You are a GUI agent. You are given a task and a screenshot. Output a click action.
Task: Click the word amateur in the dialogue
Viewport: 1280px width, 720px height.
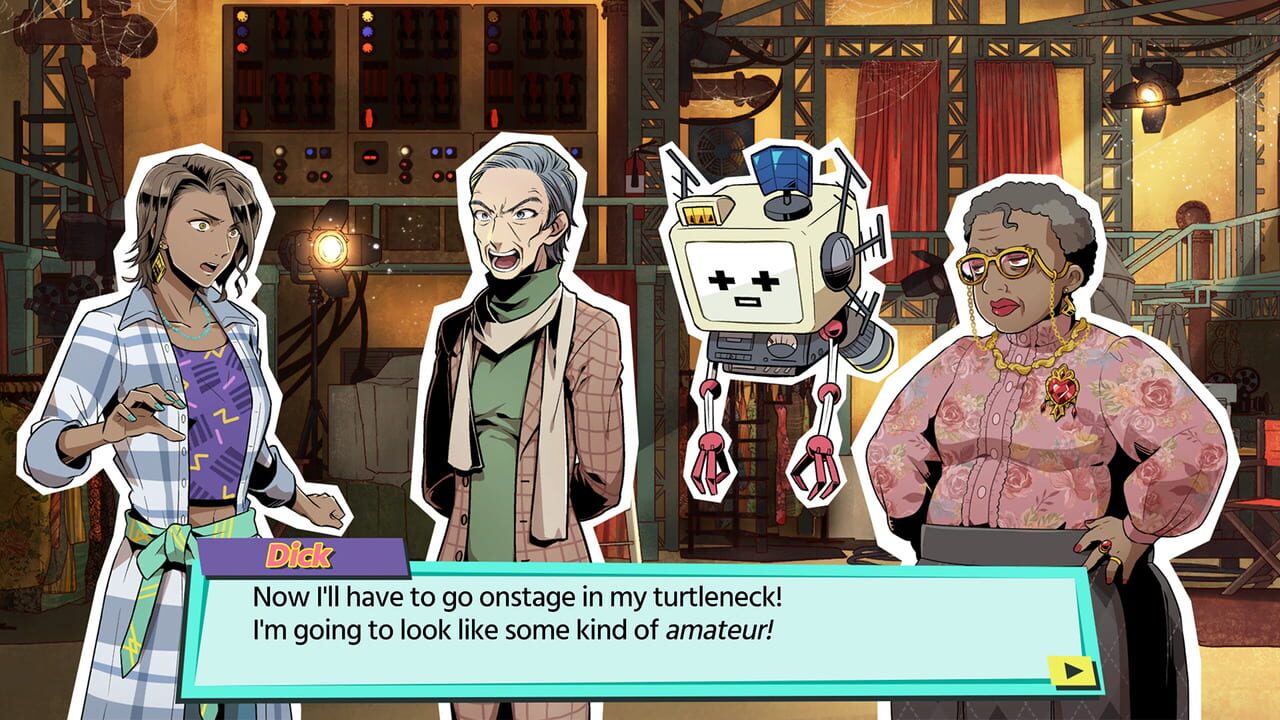tap(718, 631)
